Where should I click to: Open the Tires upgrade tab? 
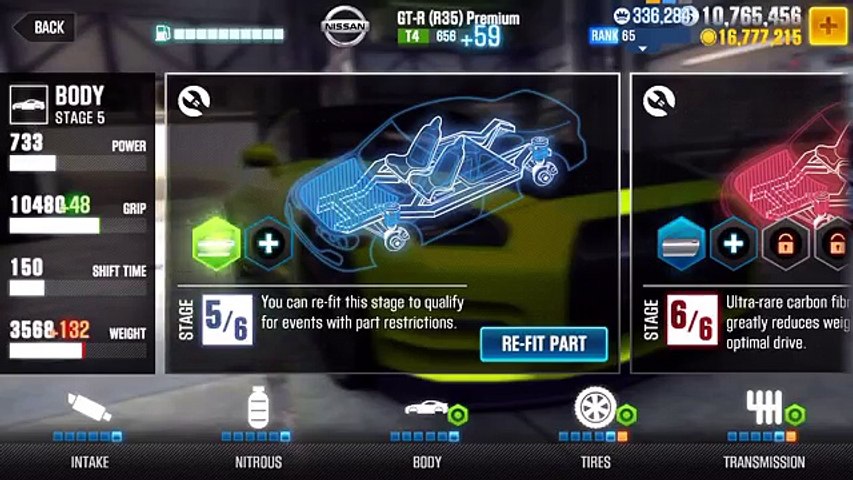pos(596,430)
